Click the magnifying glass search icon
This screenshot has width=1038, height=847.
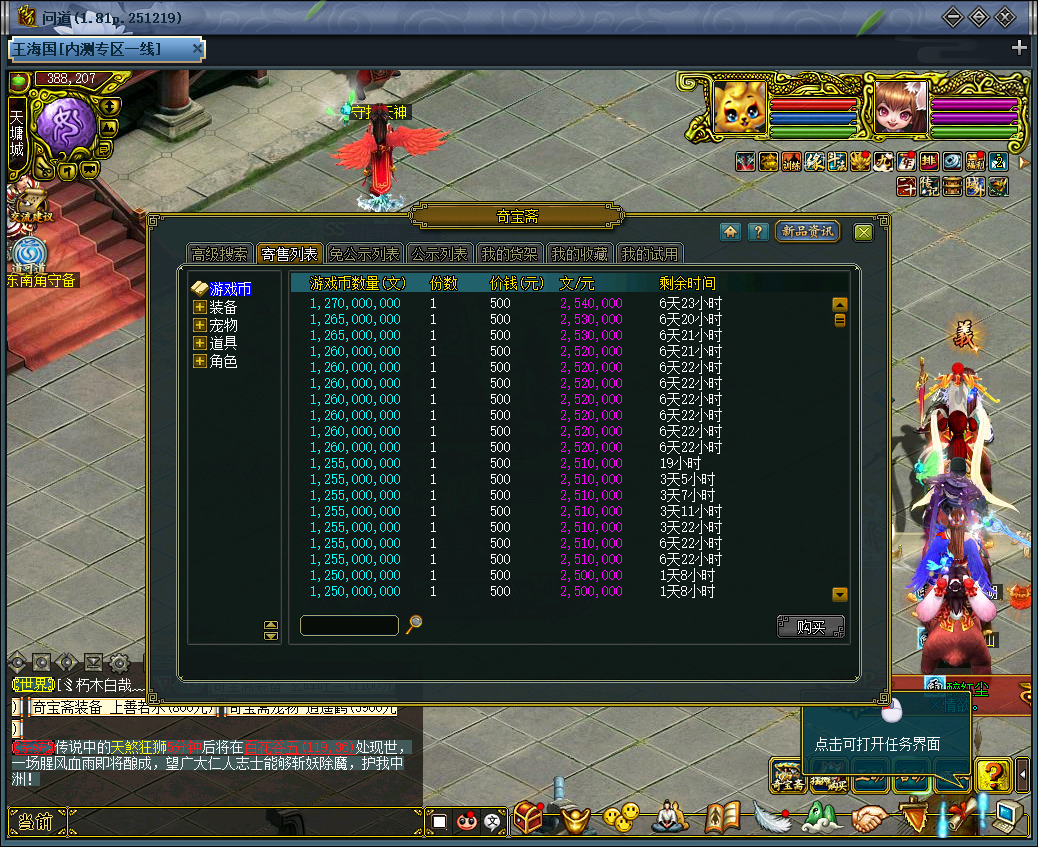pos(414,624)
